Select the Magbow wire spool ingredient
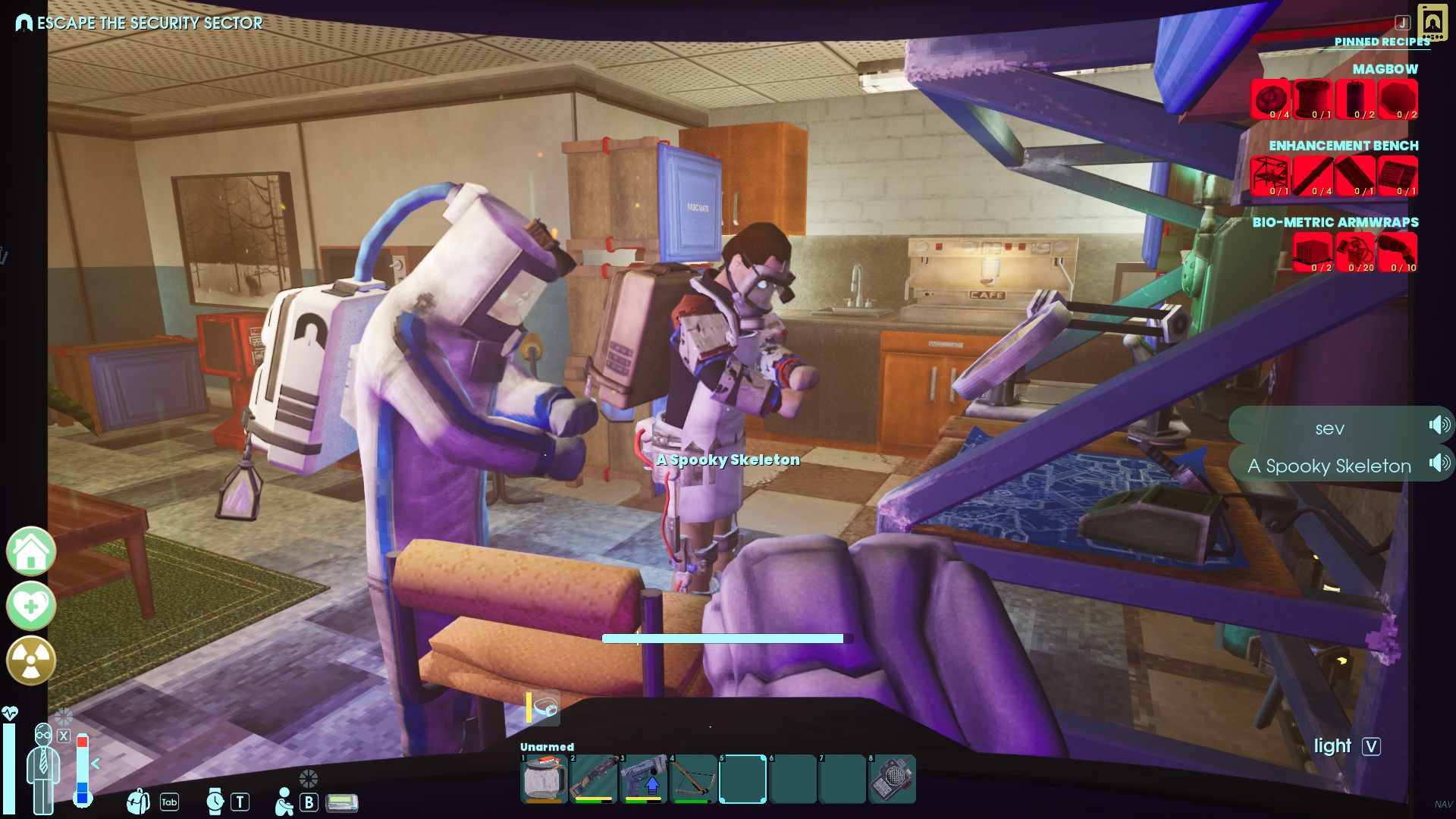Screen dimensions: 1456x819 1313,99
